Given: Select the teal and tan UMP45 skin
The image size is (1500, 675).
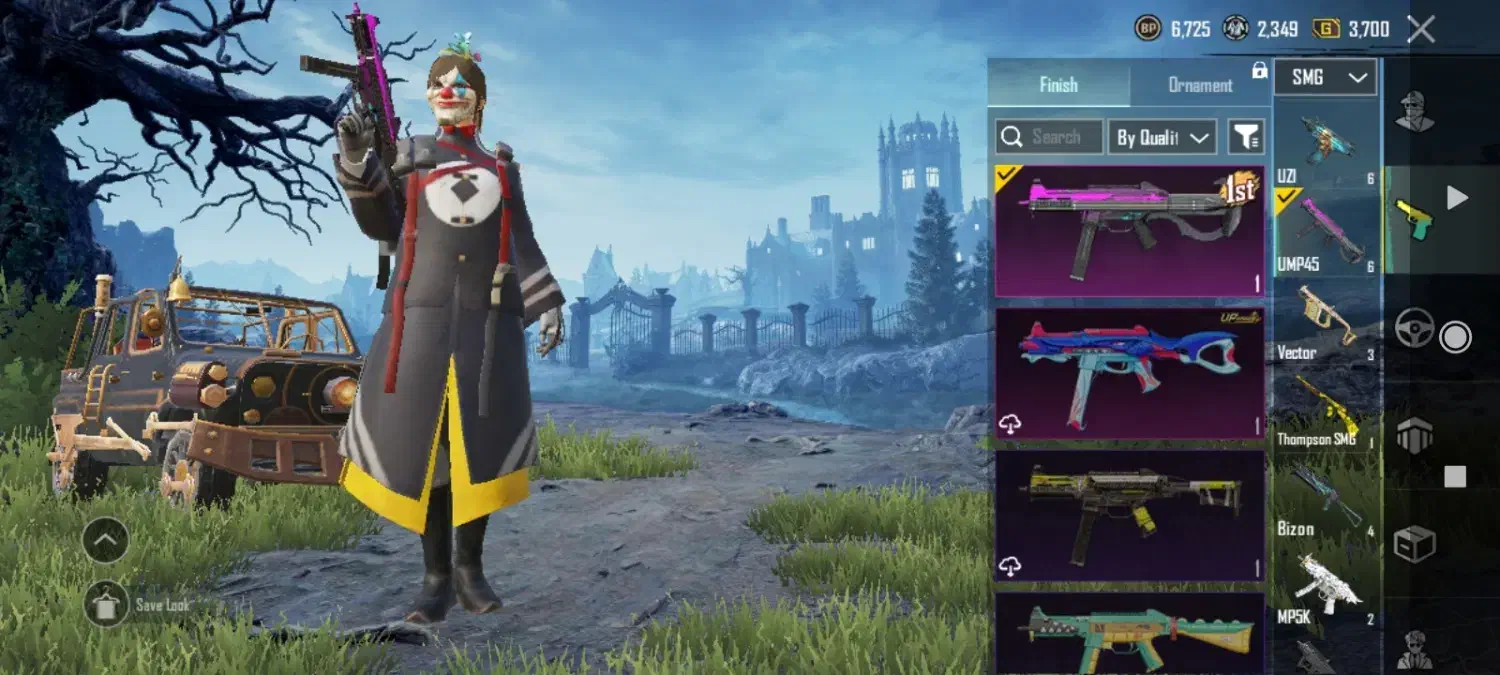Looking at the screenshot, I should (1130, 632).
